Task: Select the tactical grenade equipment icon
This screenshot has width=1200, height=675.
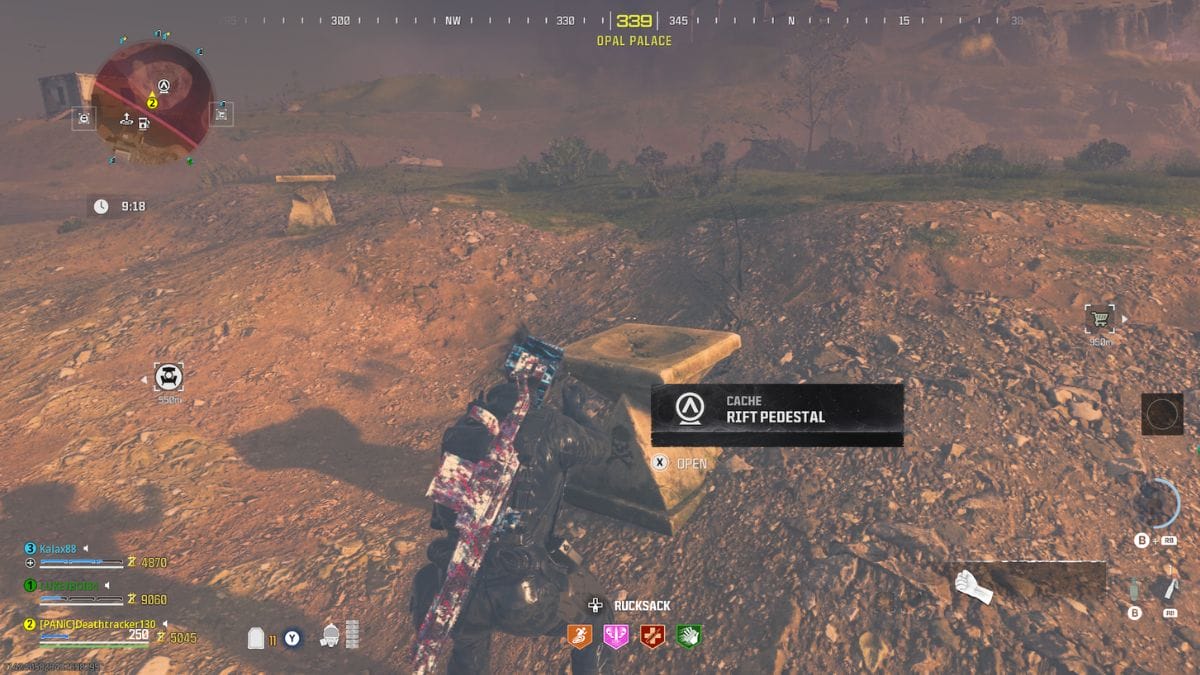Action: (x=1134, y=590)
